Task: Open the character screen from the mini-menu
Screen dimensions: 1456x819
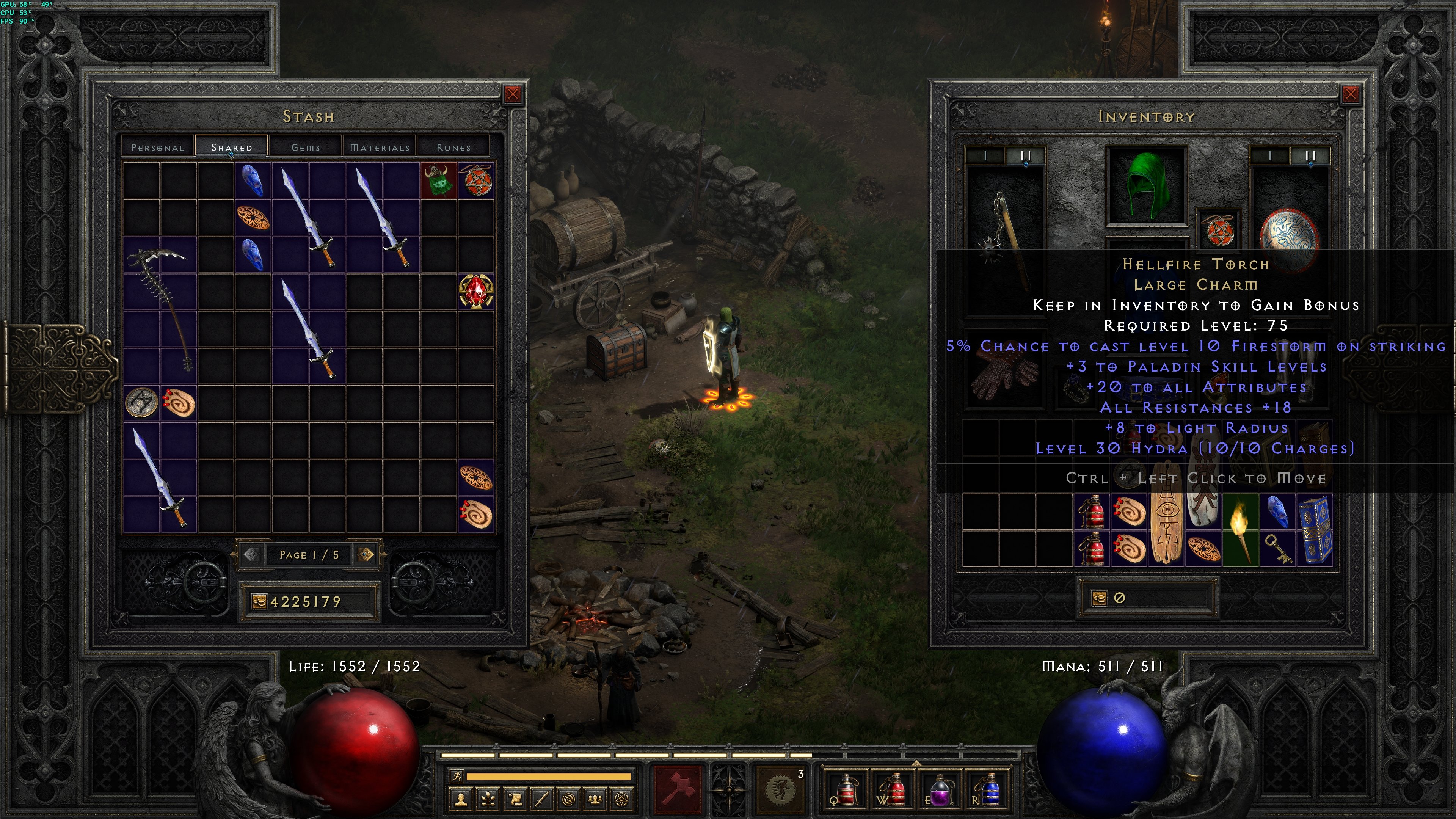Action: coord(461,799)
